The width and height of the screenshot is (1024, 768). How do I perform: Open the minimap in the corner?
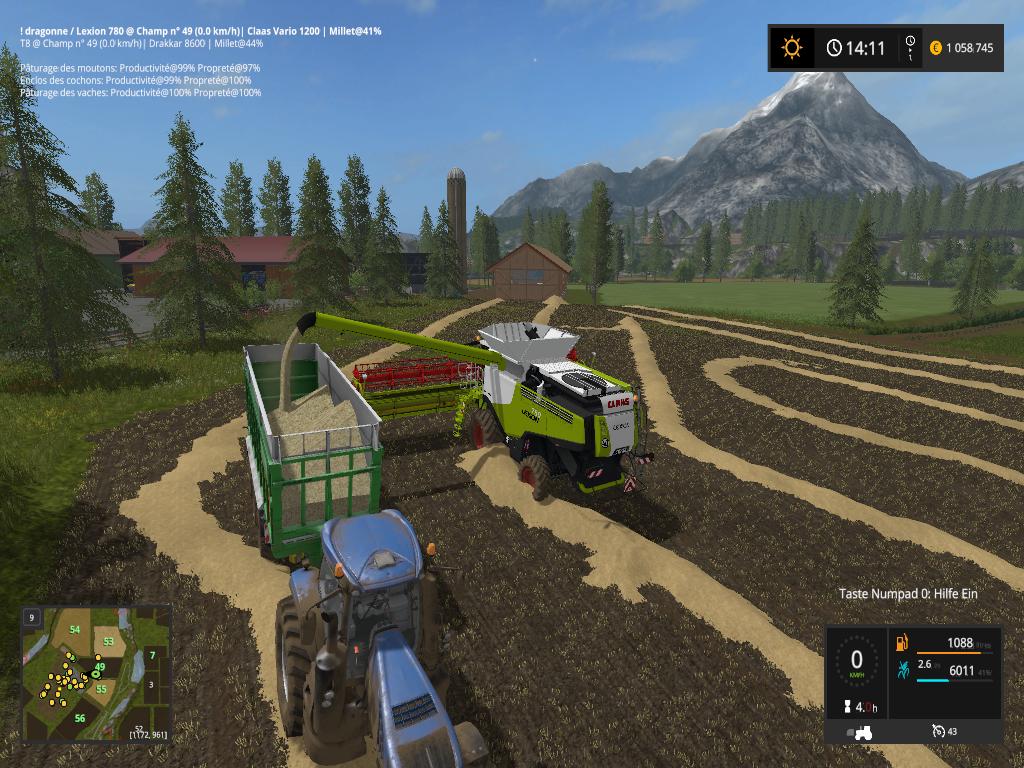pyautogui.click(x=96, y=674)
